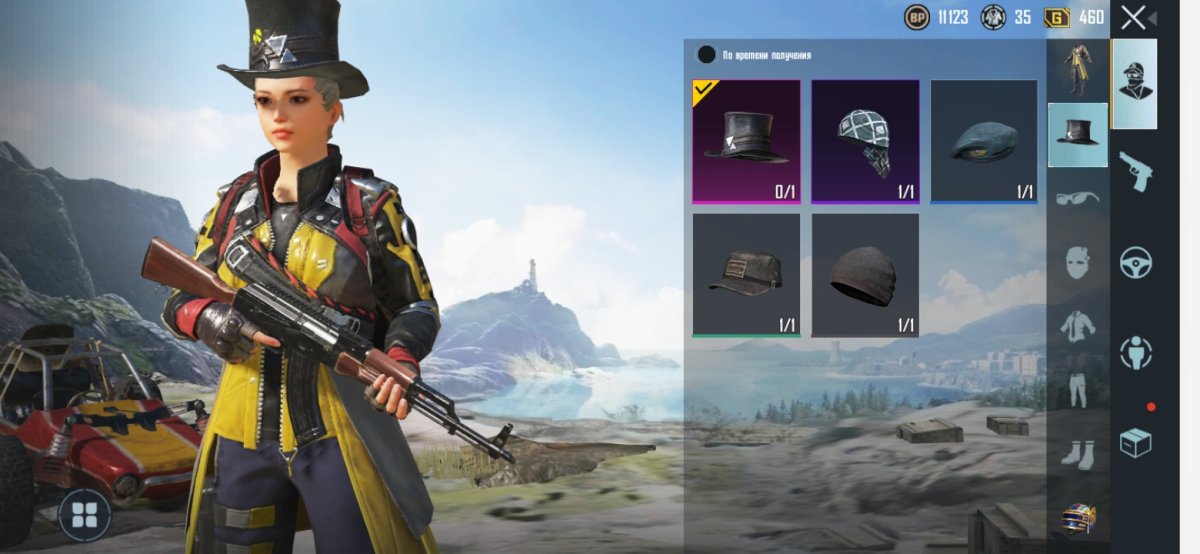The width and height of the screenshot is (1200, 554).
Task: Open the crate box tab
Action: pos(1135,442)
